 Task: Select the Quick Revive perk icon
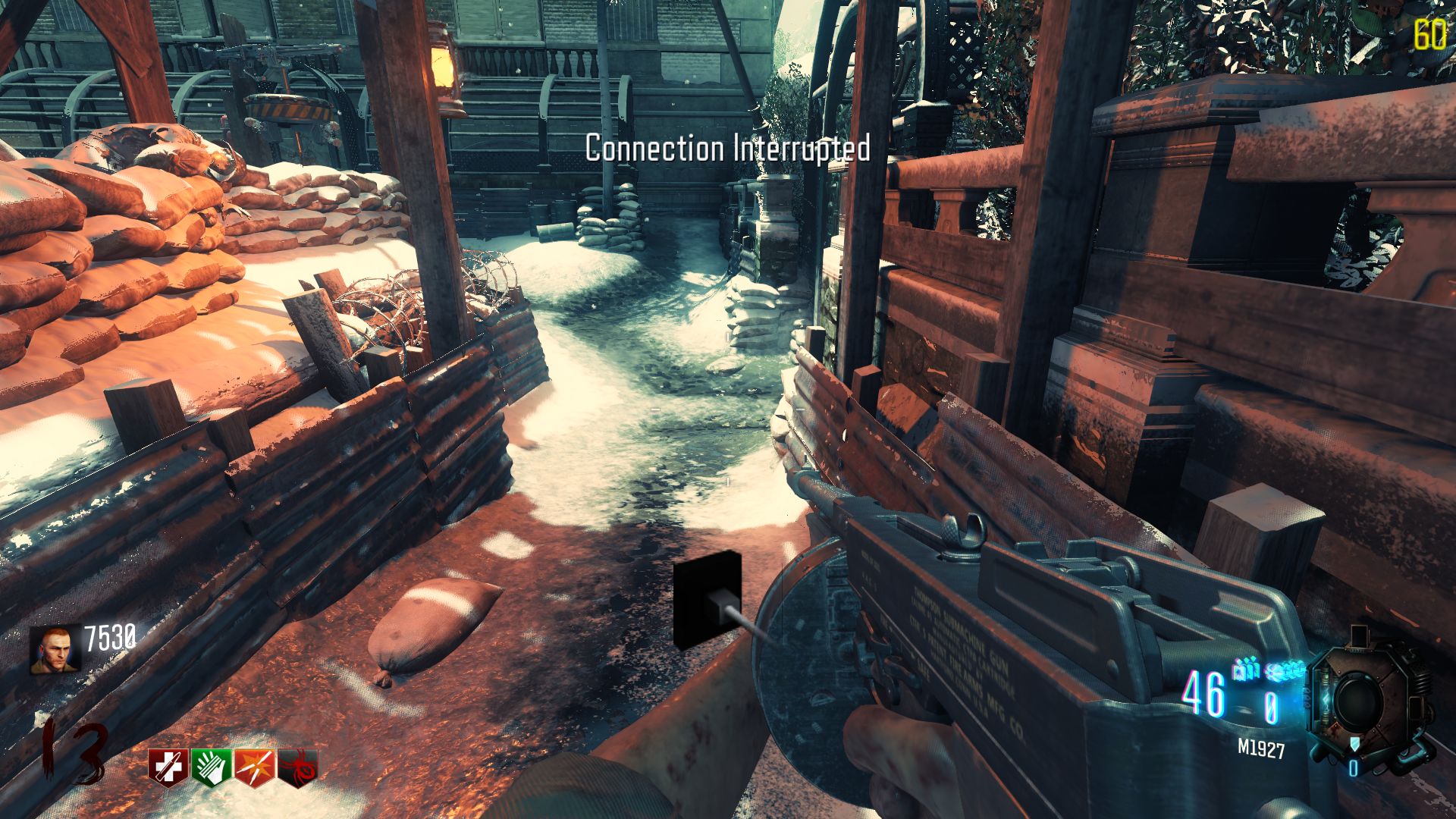point(168,764)
